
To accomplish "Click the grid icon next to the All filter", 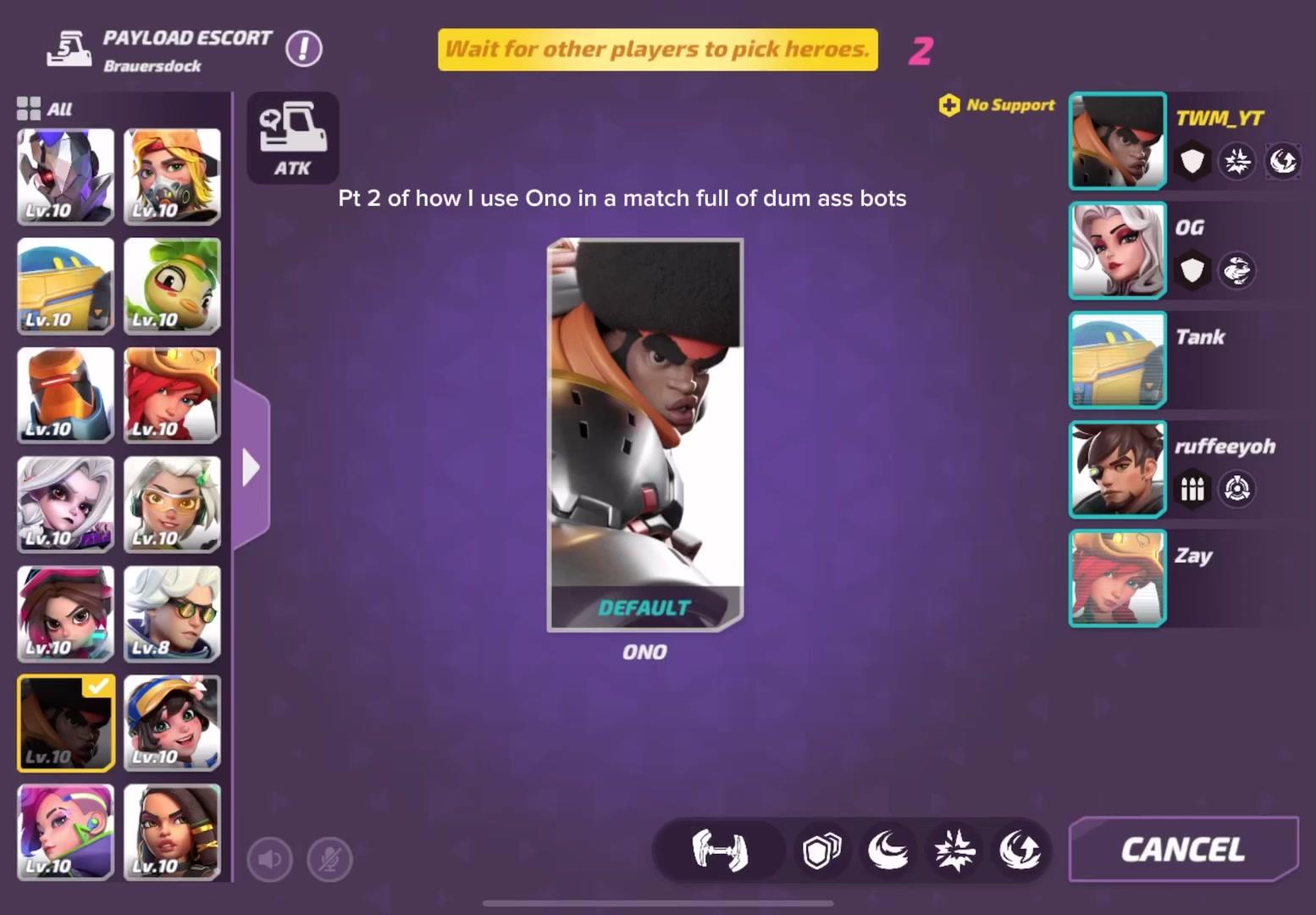I will (29, 108).
